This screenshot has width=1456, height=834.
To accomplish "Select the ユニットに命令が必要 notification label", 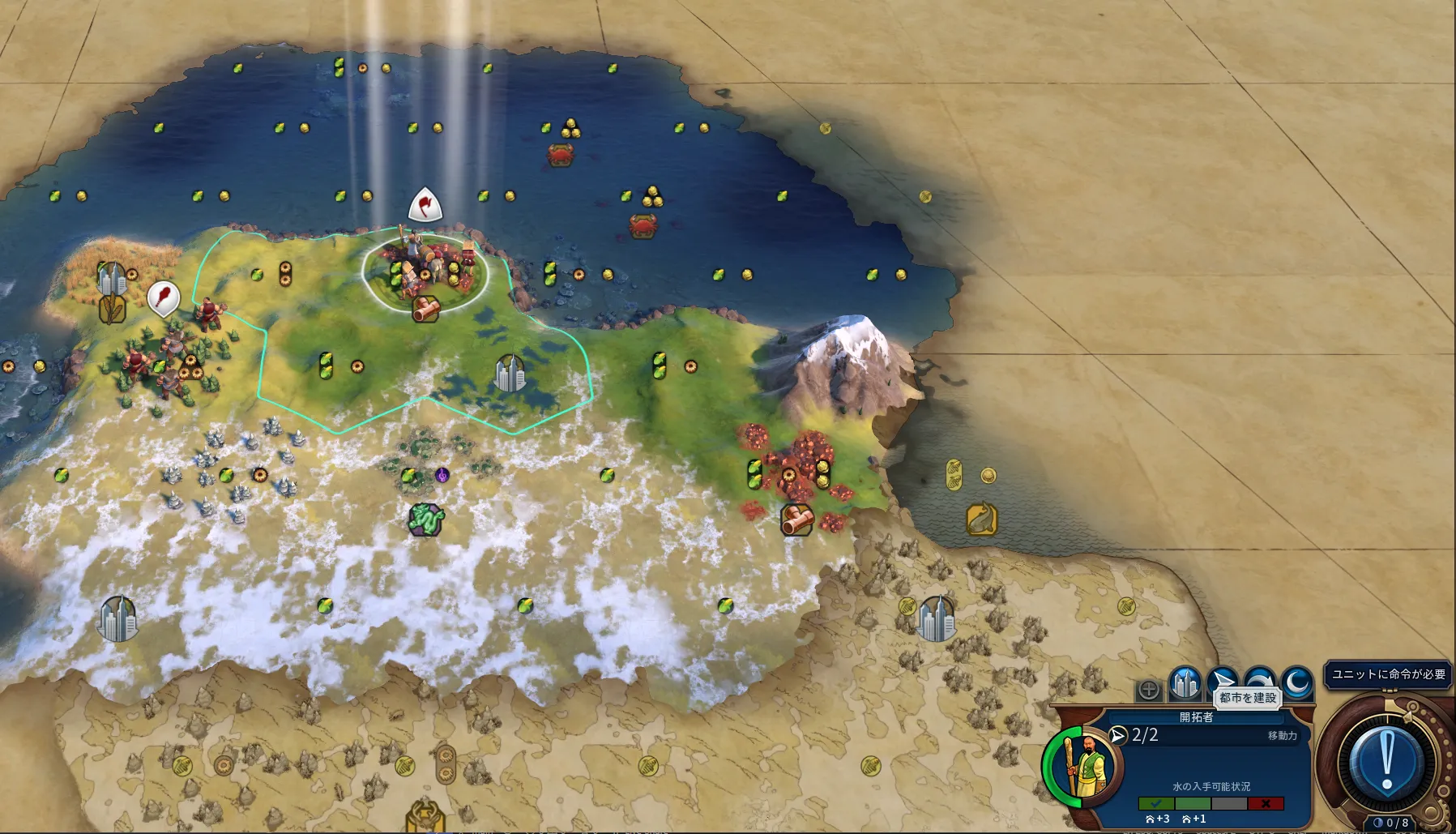I will [1388, 674].
